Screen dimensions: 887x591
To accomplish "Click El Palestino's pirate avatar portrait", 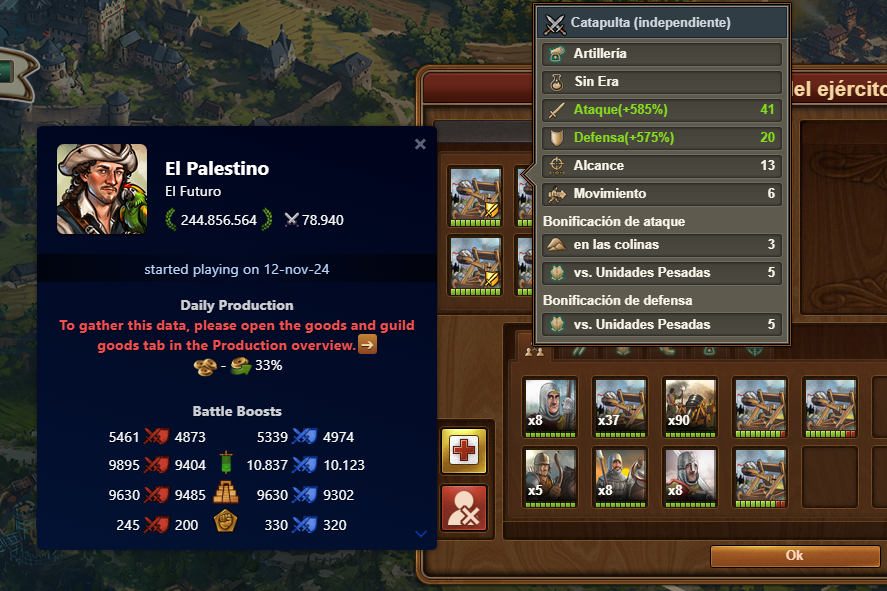I will pos(102,189).
